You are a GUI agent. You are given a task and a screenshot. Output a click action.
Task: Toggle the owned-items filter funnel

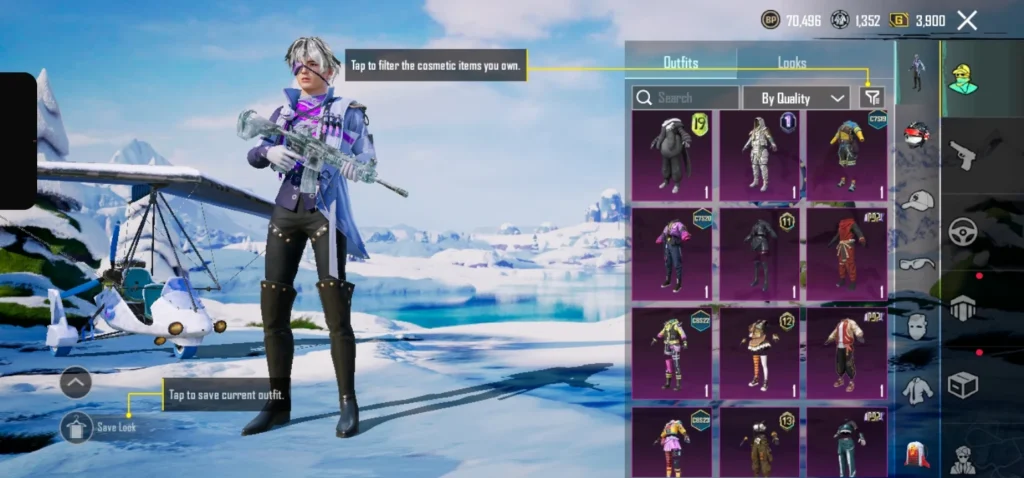pyautogui.click(x=872, y=97)
